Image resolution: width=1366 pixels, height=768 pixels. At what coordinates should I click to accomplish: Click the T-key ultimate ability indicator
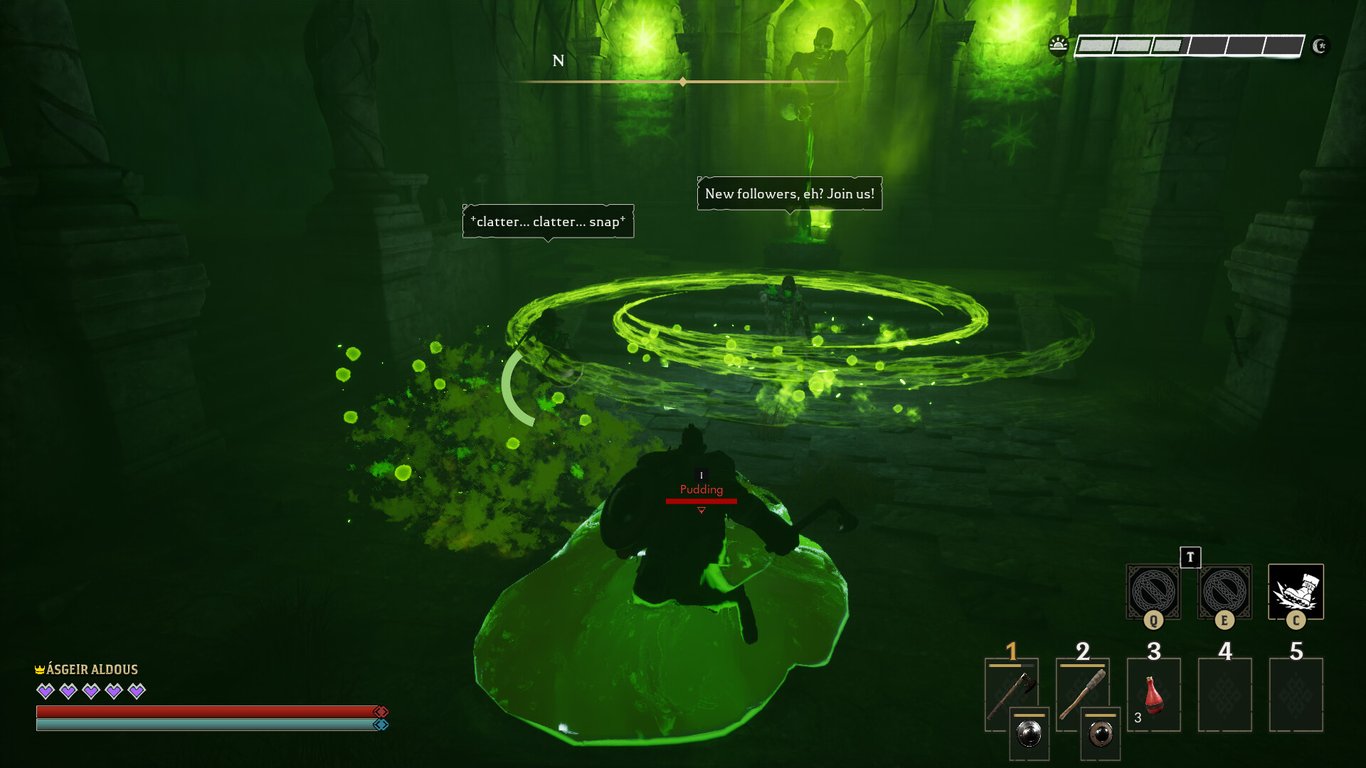(1190, 560)
